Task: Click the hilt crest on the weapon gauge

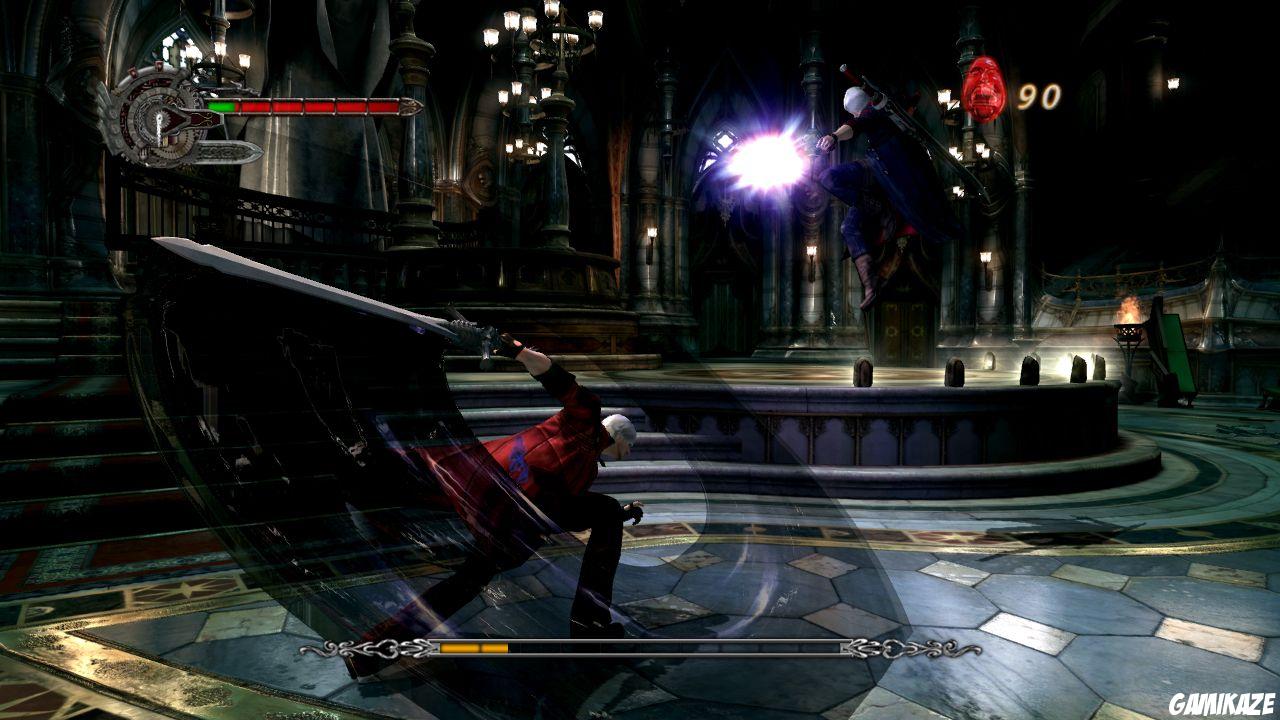Action: point(177,120)
